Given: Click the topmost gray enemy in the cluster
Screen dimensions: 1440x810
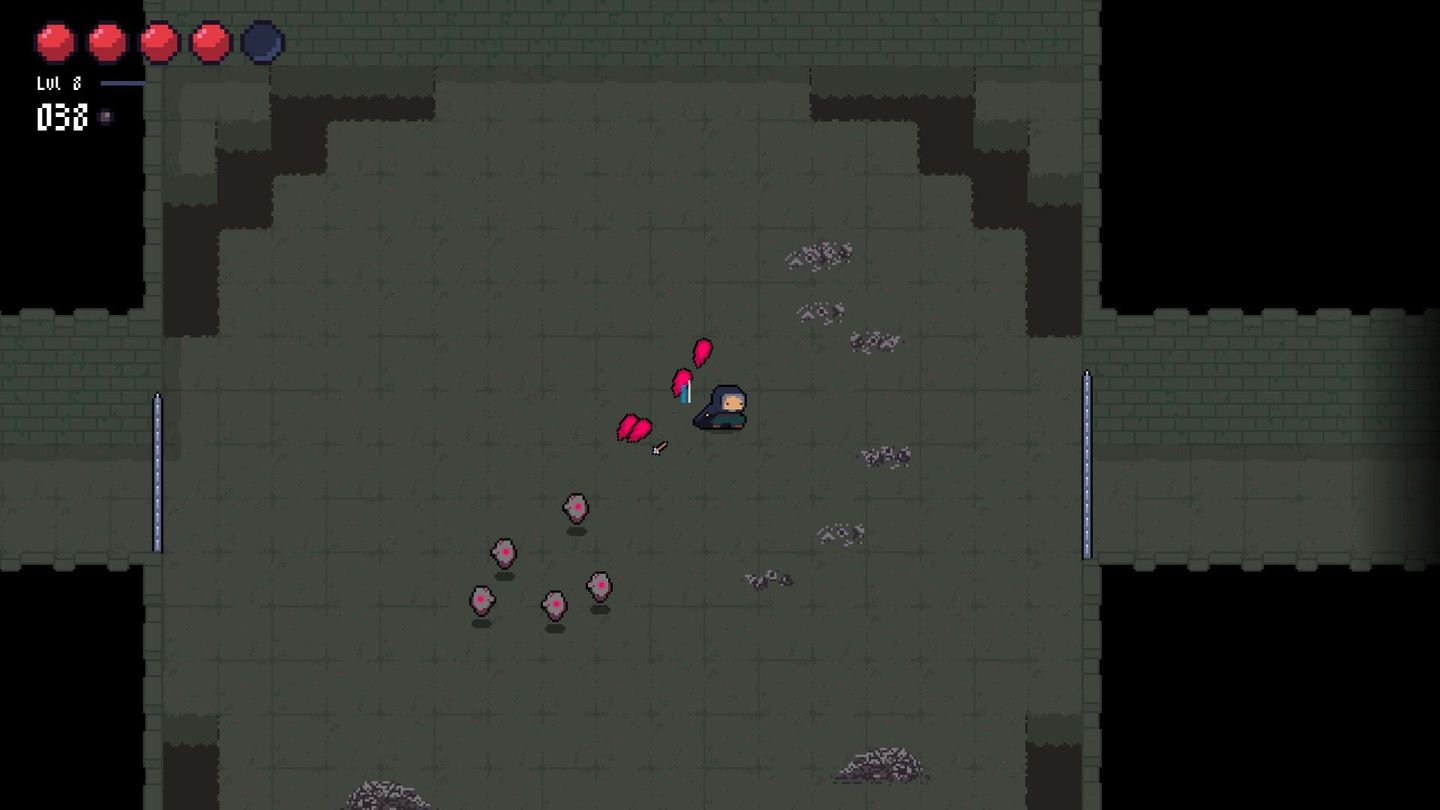Looking at the screenshot, I should tap(575, 508).
